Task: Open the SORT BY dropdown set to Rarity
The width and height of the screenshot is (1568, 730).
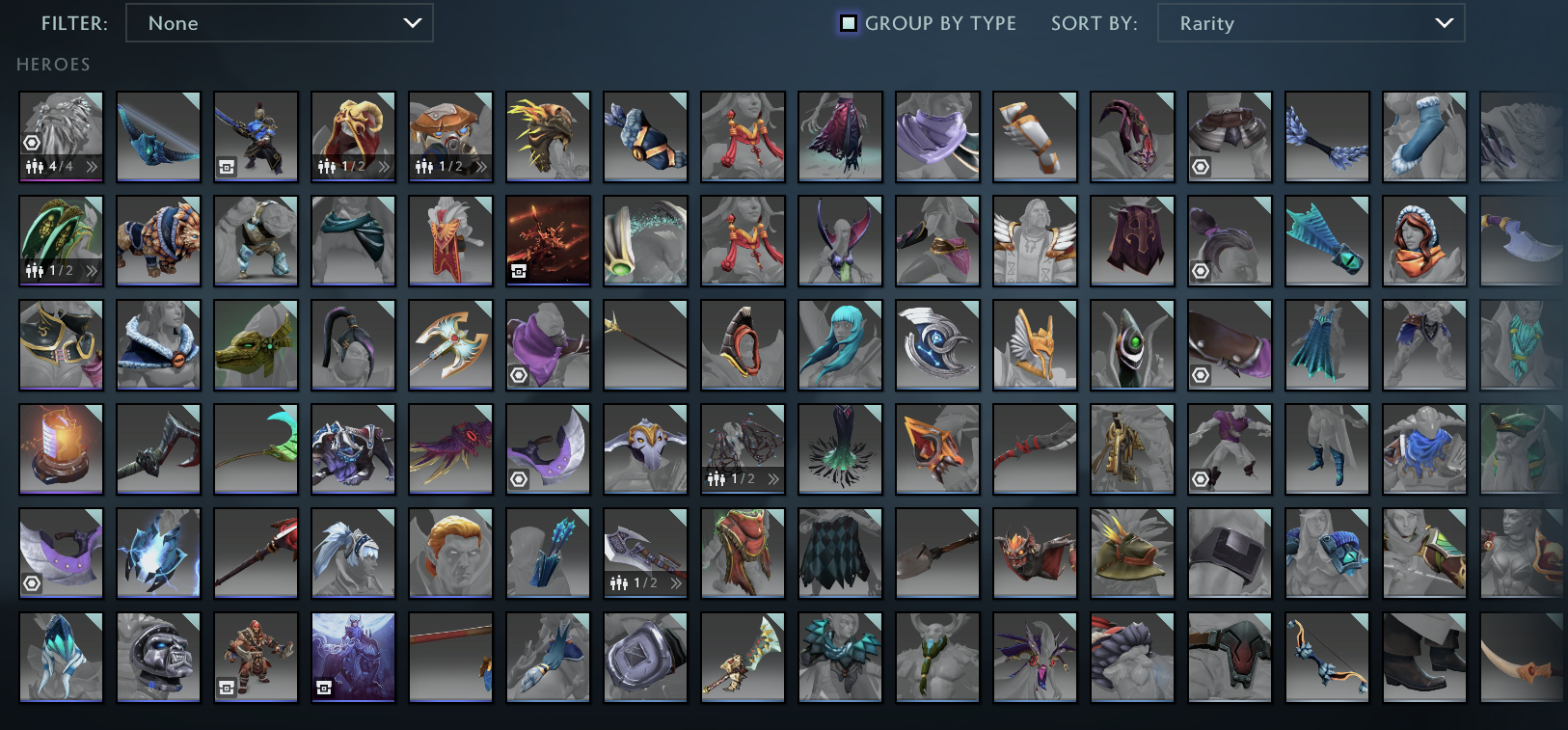Action: coord(1311,23)
